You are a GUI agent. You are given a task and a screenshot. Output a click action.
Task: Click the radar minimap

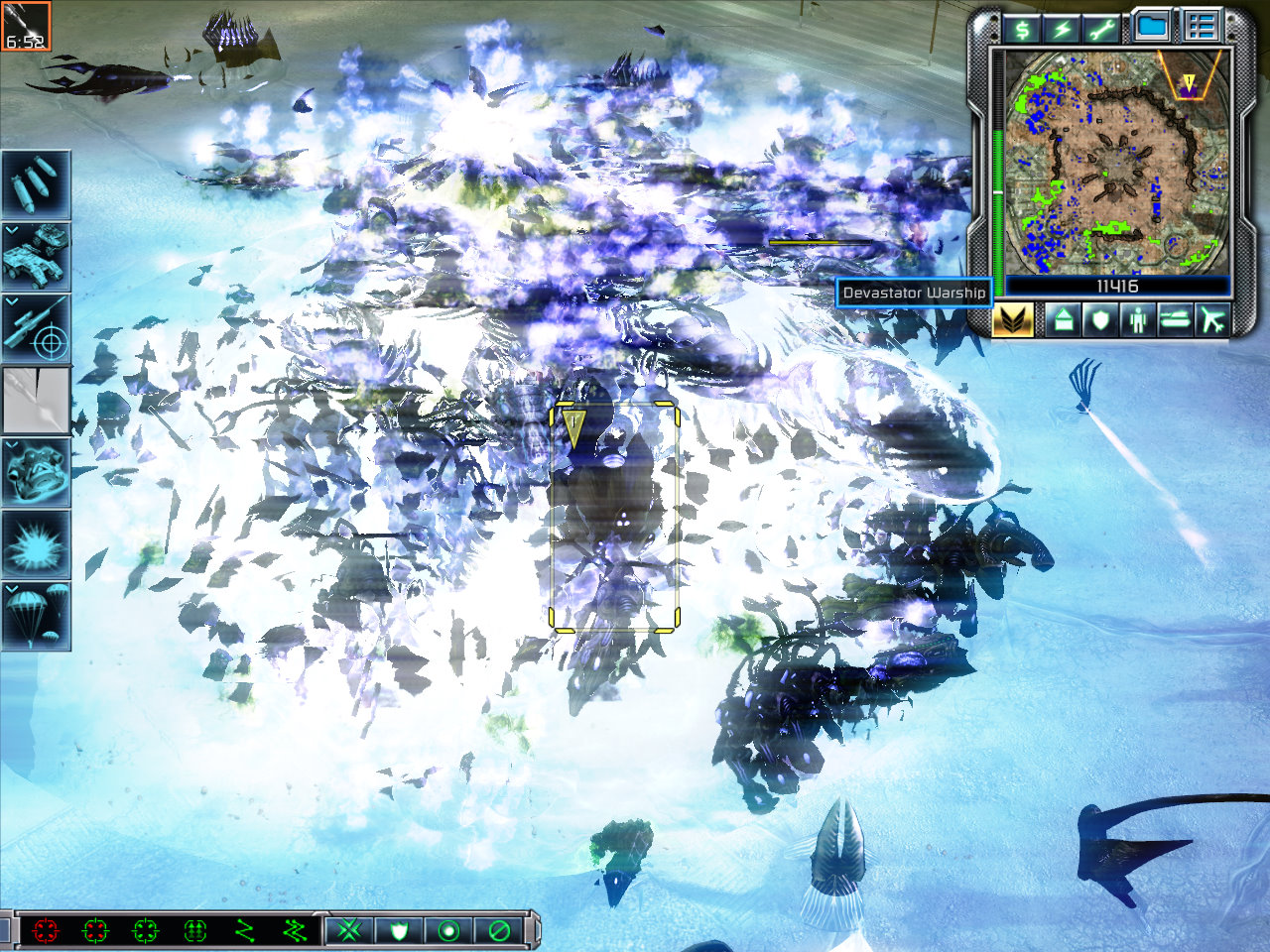pos(1118,163)
